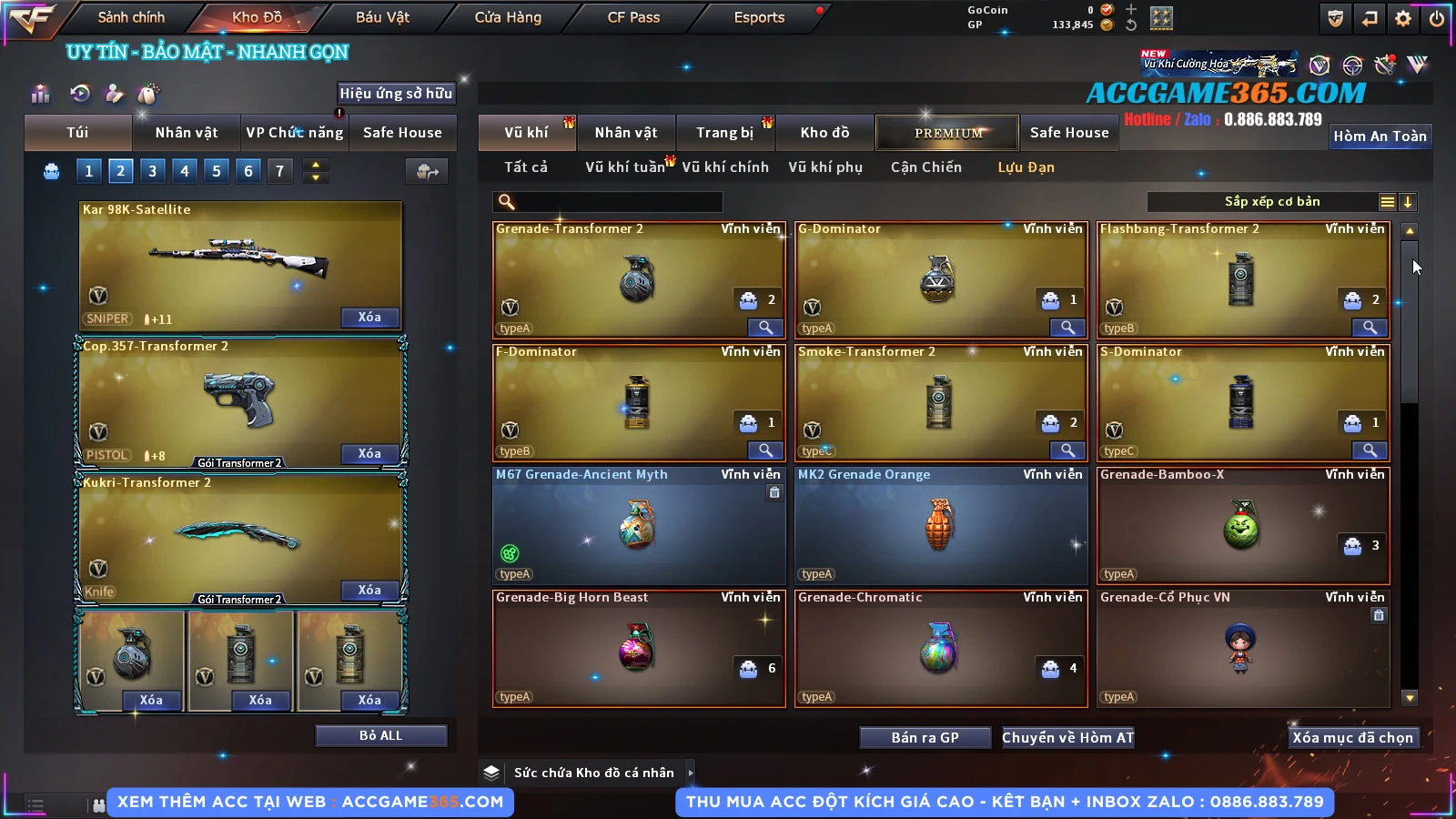The width and height of the screenshot is (1456, 819).
Task: Switch to the Nhân vật bag tab
Action: [x=186, y=133]
